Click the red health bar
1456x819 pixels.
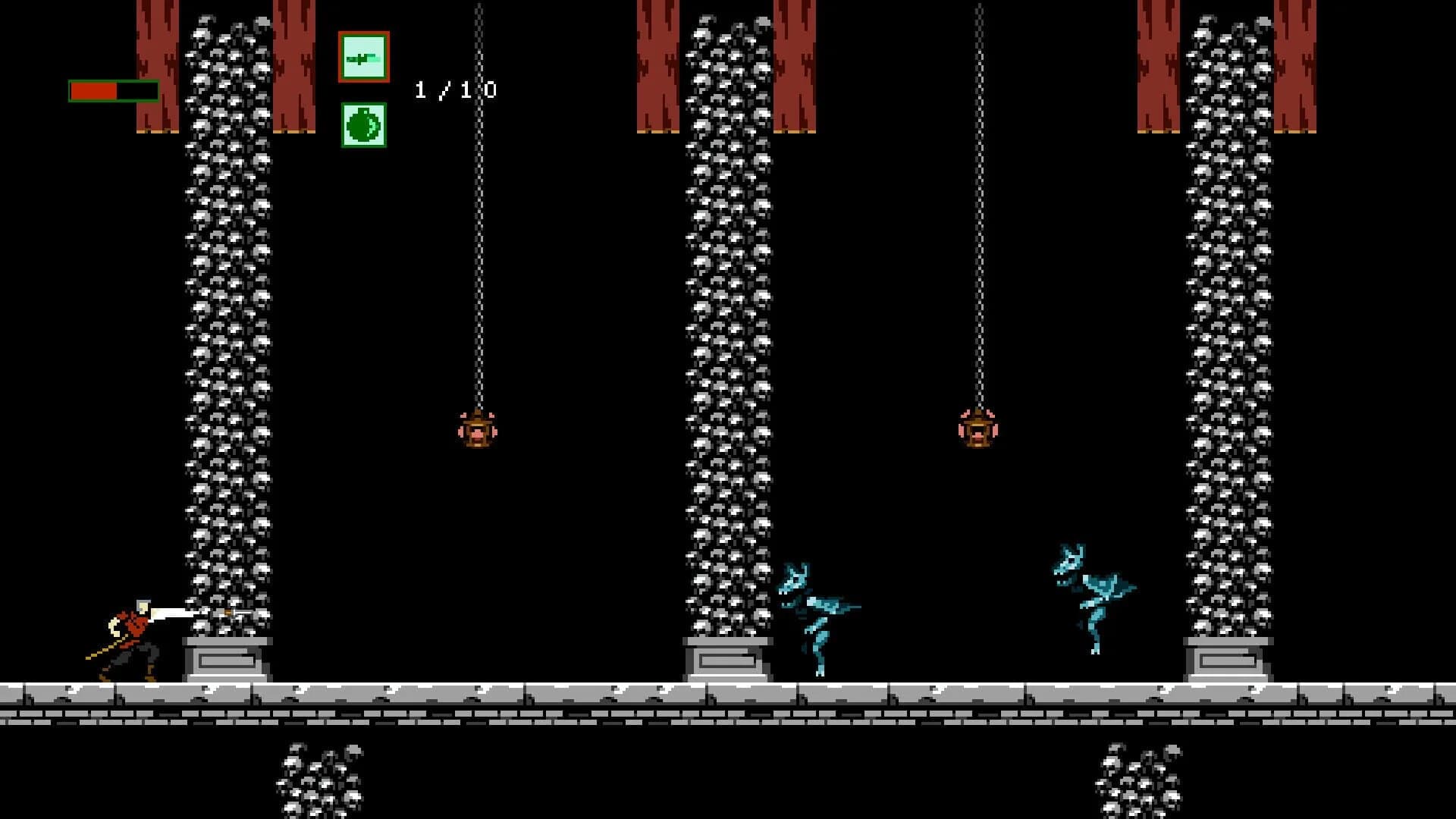click(x=95, y=89)
